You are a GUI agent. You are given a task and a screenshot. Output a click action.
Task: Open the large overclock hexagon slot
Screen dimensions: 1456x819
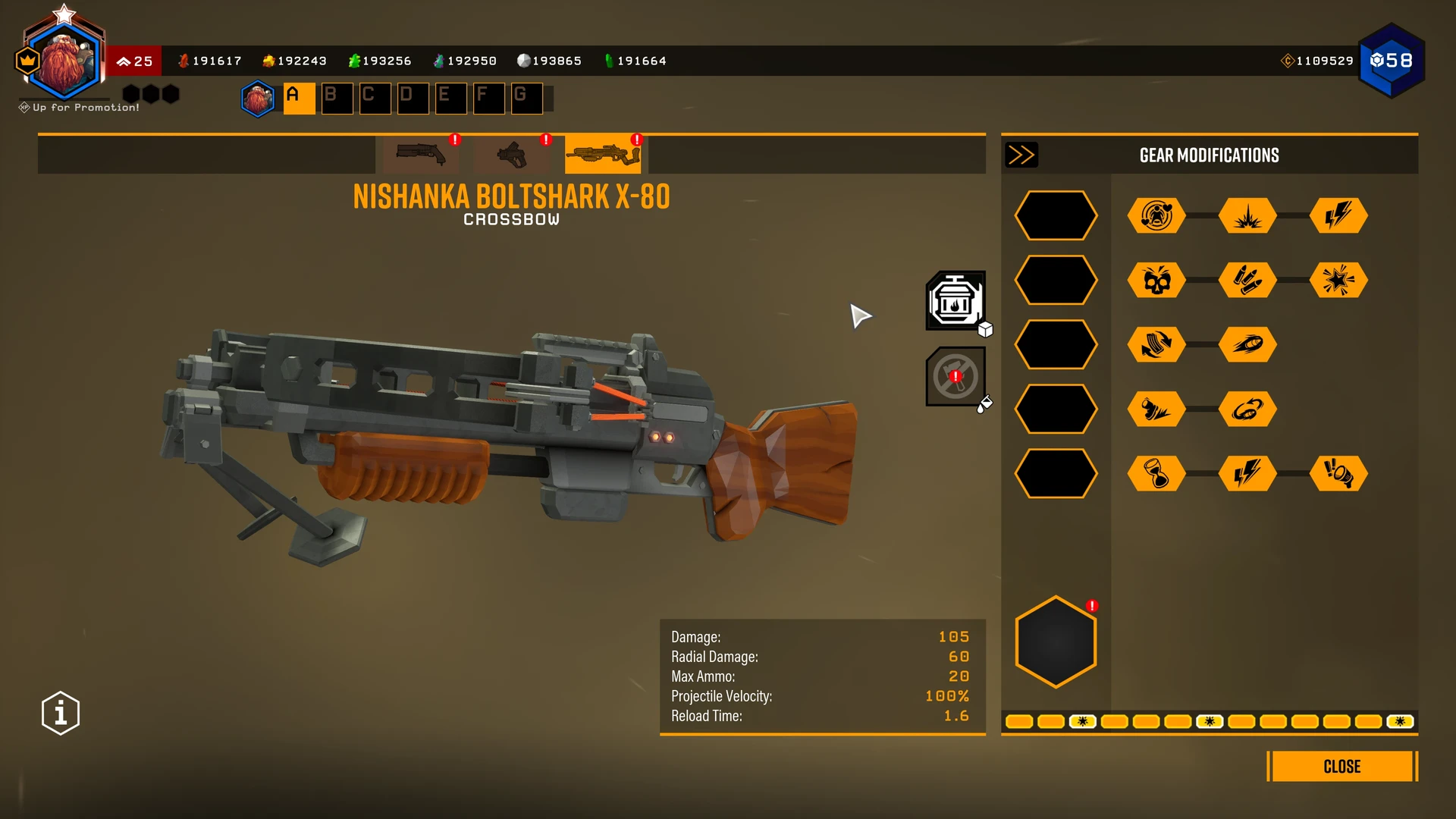(1056, 642)
